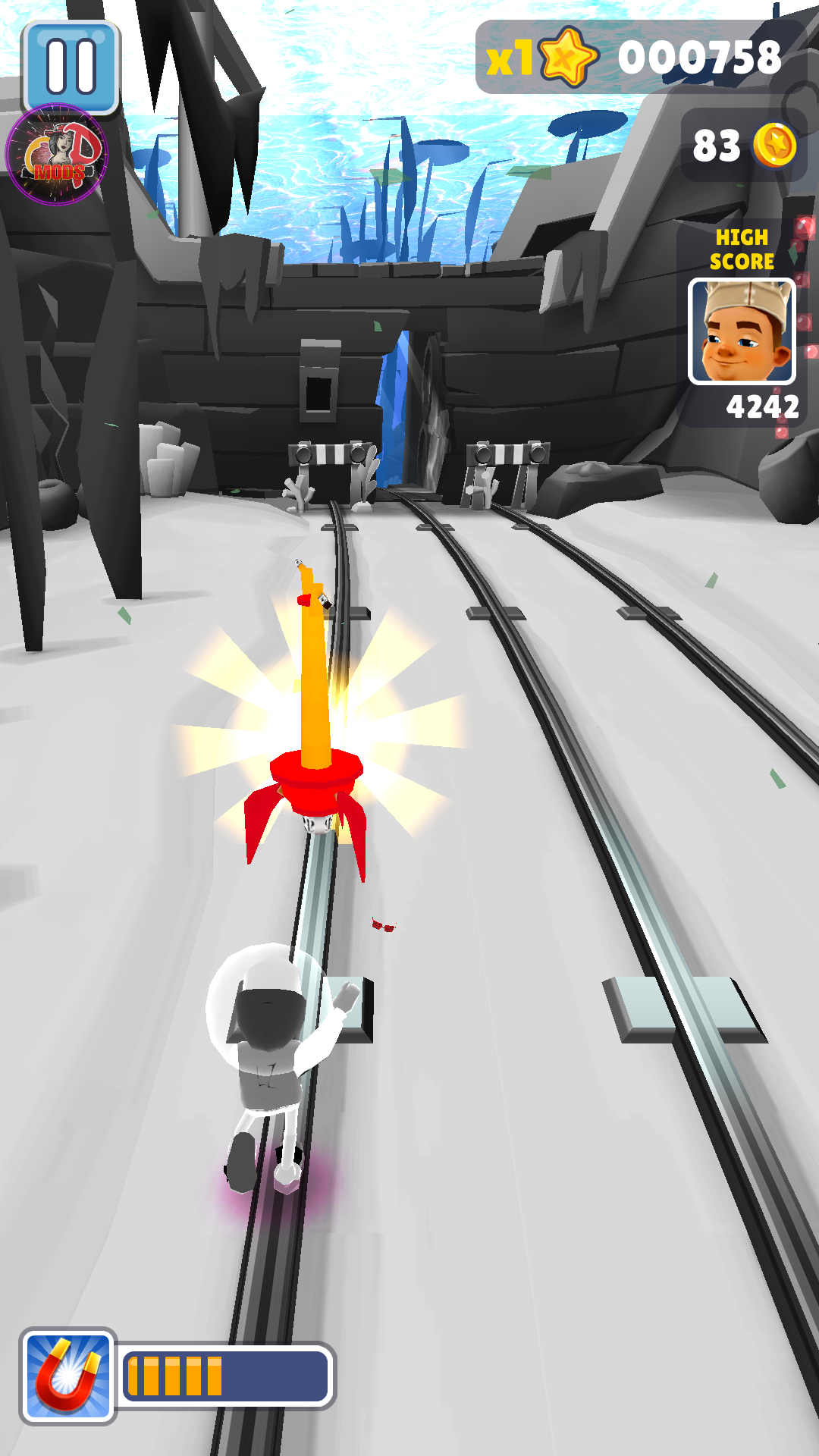Viewport: 819px width, 1456px height.
Task: Pause the game with the pause button
Action: (71, 66)
